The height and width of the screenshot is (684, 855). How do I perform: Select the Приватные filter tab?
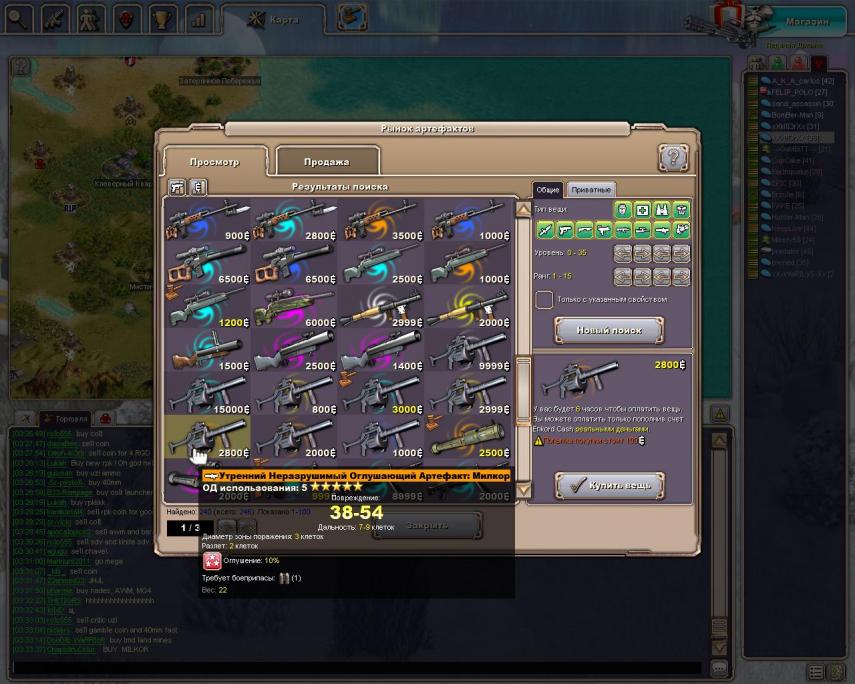click(590, 189)
